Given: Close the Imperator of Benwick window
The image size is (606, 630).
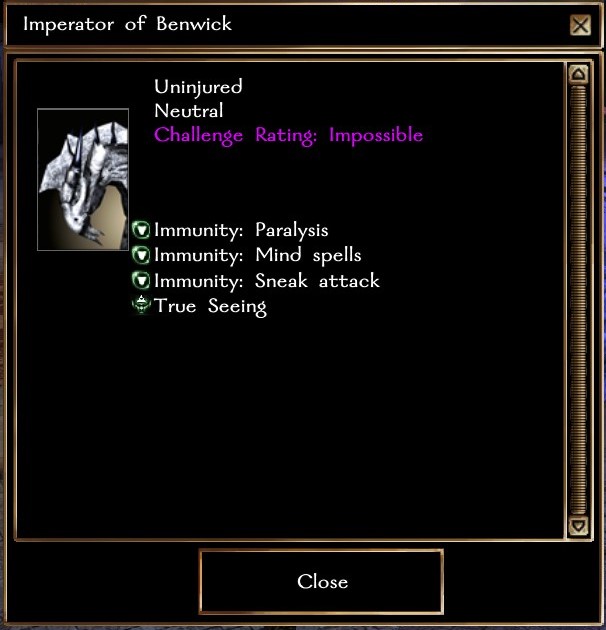Looking at the screenshot, I should (321, 581).
